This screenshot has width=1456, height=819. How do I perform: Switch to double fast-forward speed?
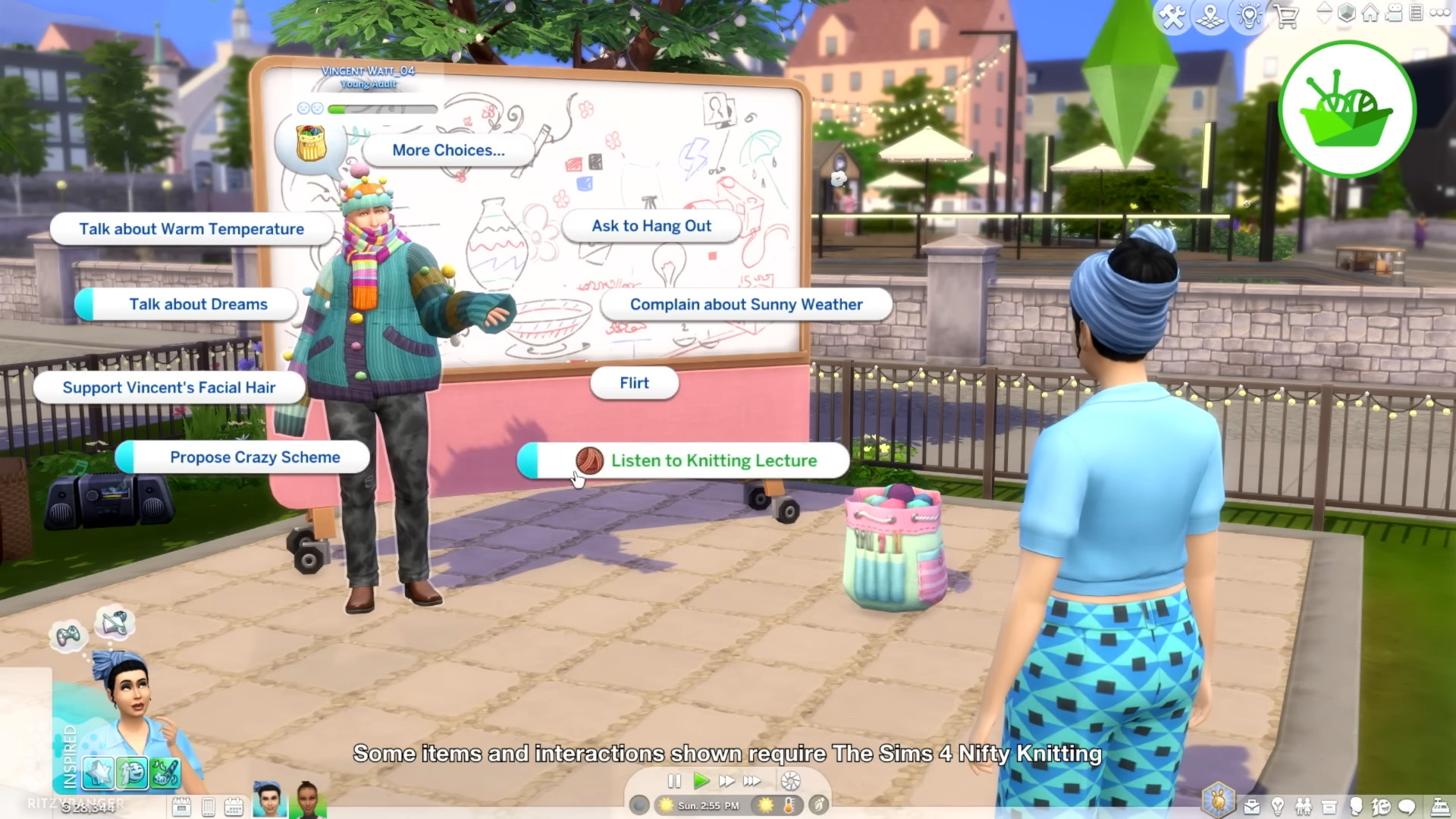click(726, 781)
